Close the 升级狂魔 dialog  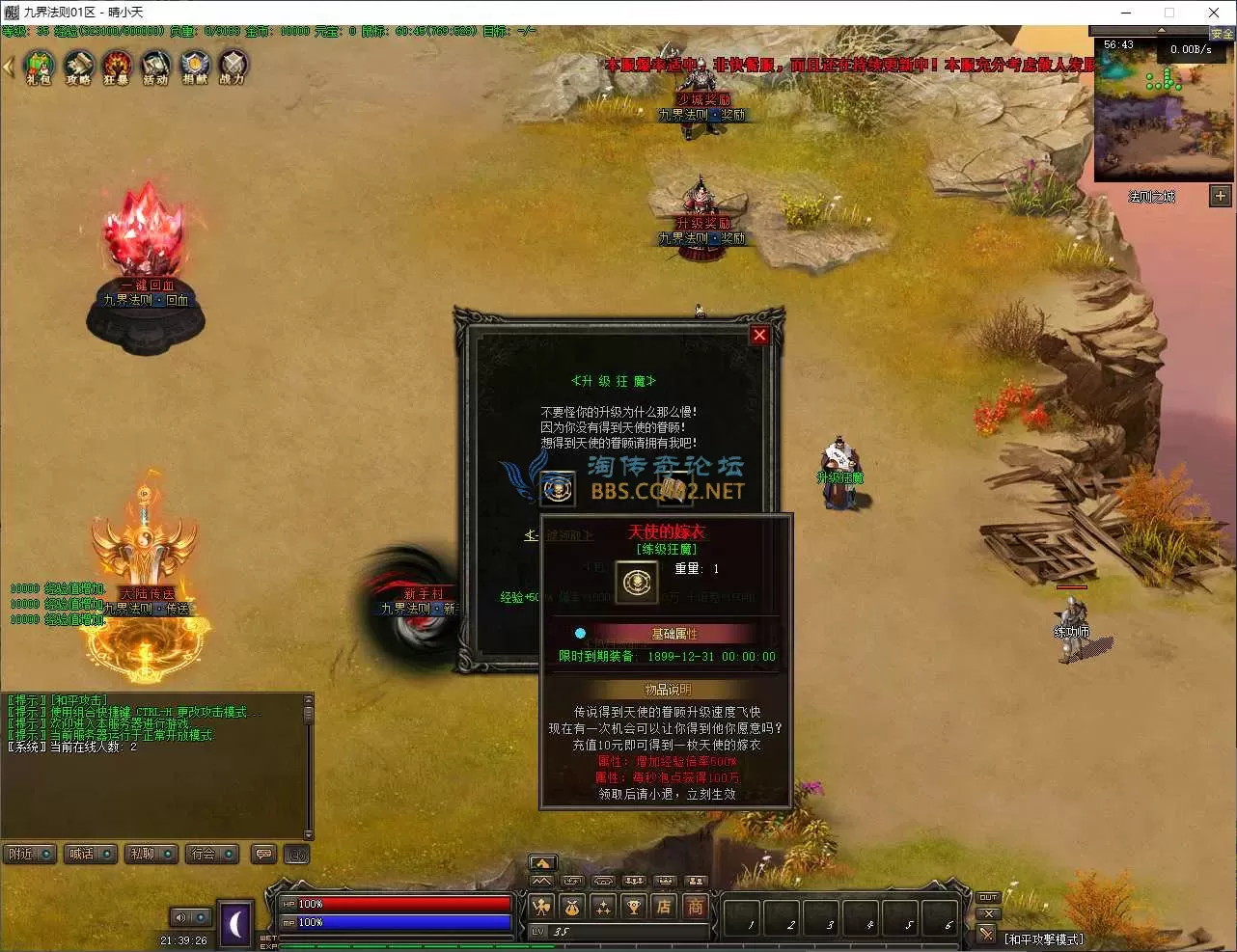pos(758,335)
